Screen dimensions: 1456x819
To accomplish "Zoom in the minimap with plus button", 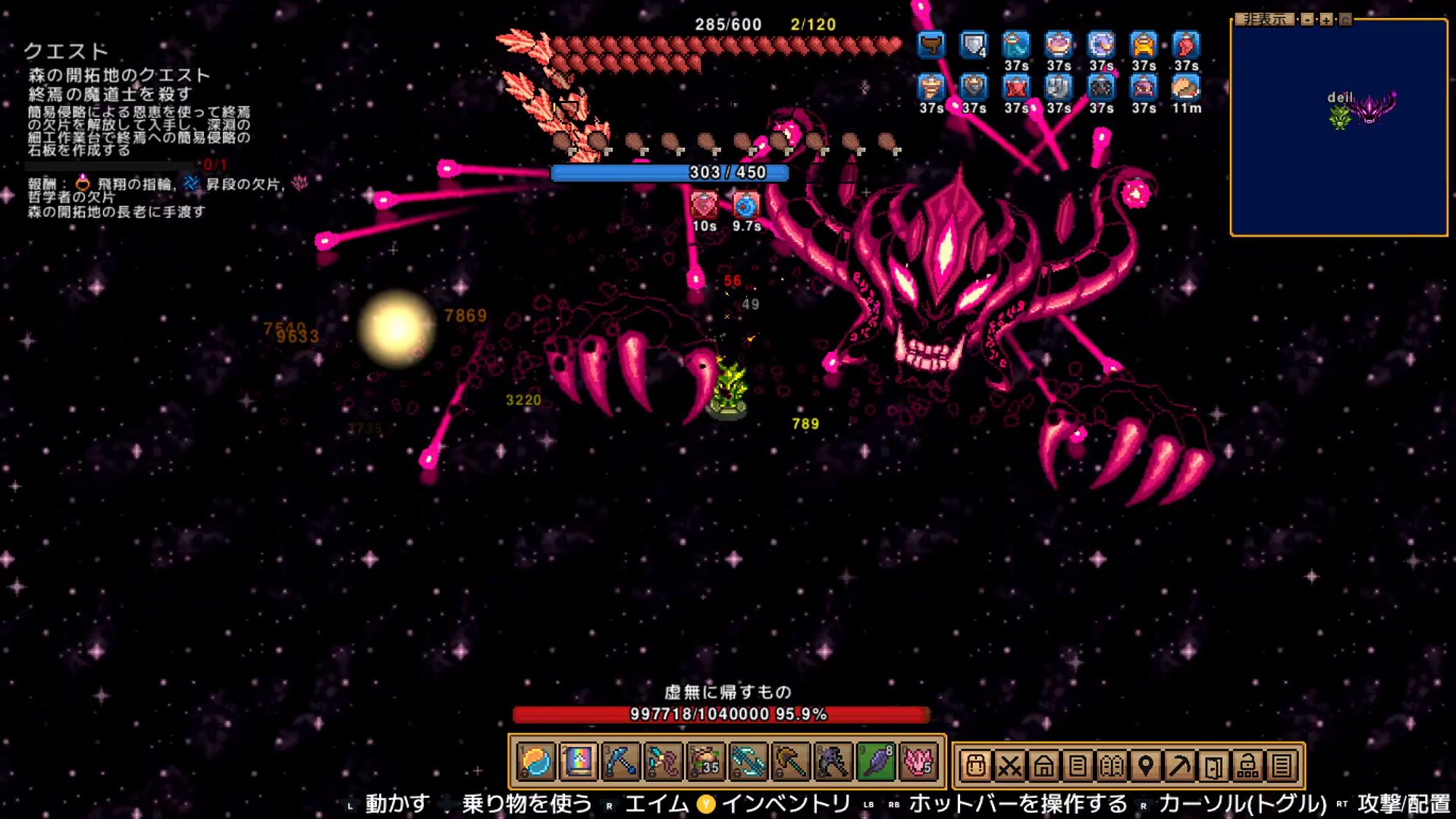I will tap(1326, 20).
